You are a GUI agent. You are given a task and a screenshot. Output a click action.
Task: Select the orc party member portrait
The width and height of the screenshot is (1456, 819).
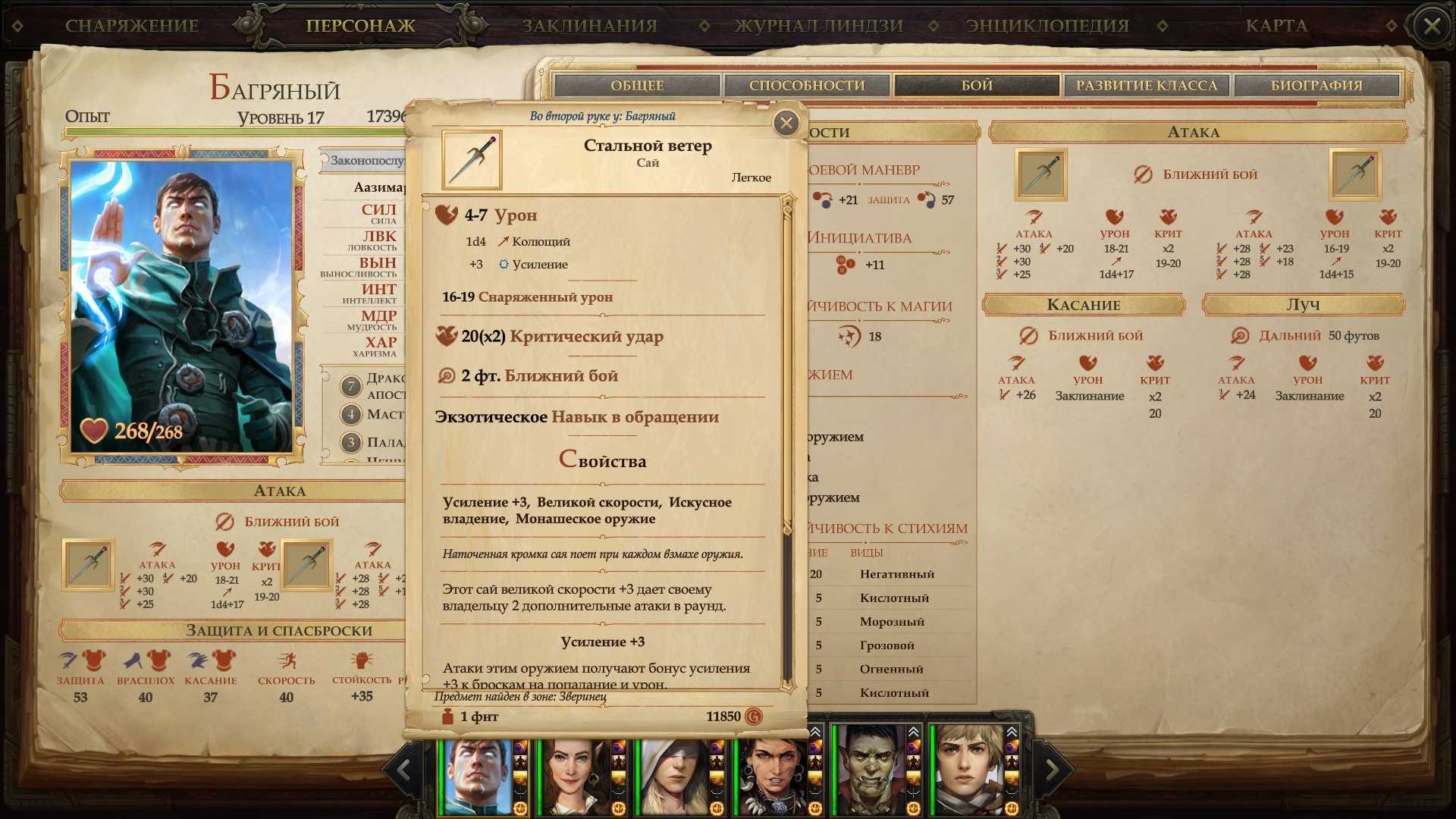tap(869, 770)
